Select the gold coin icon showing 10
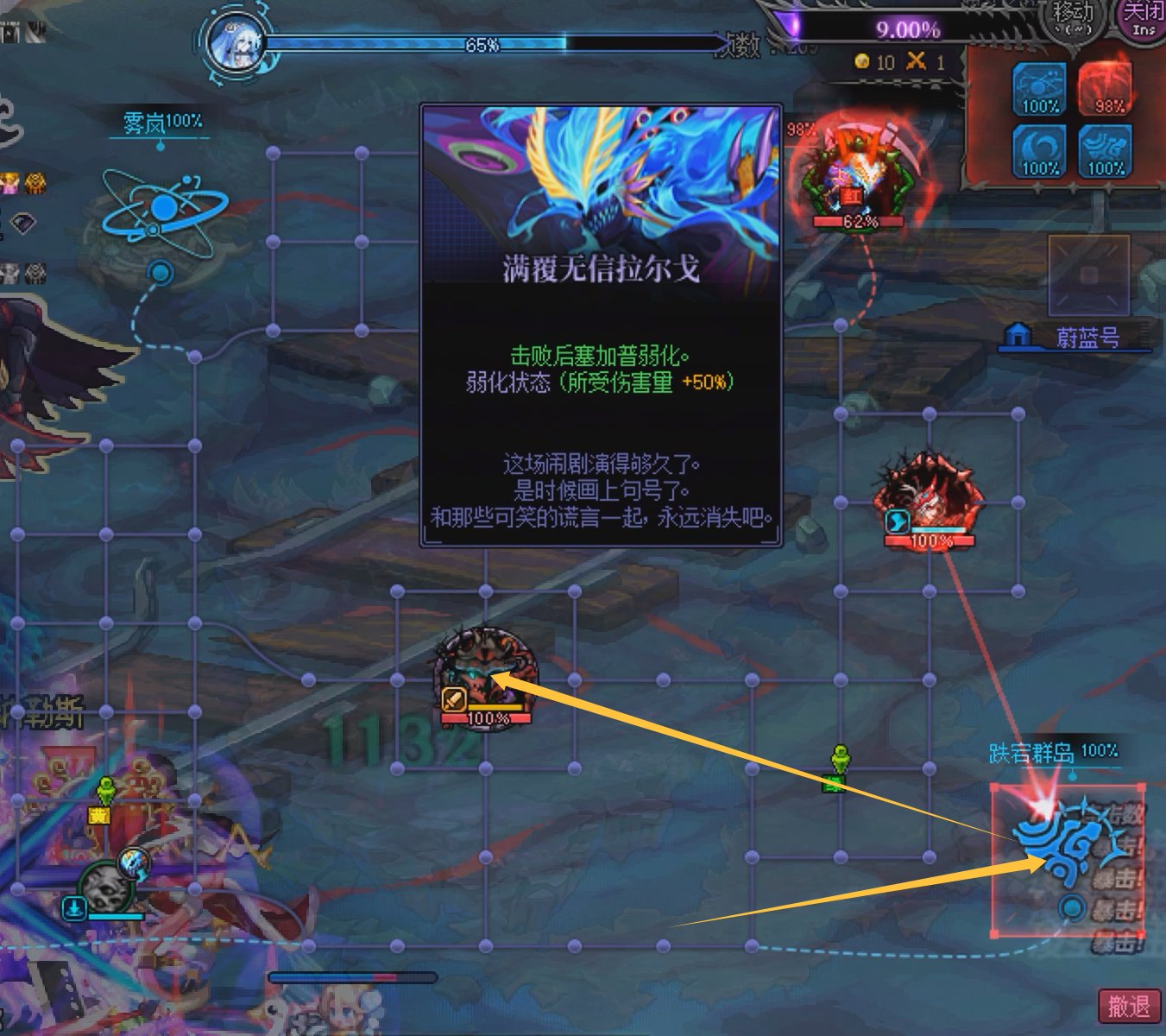 (x=862, y=62)
